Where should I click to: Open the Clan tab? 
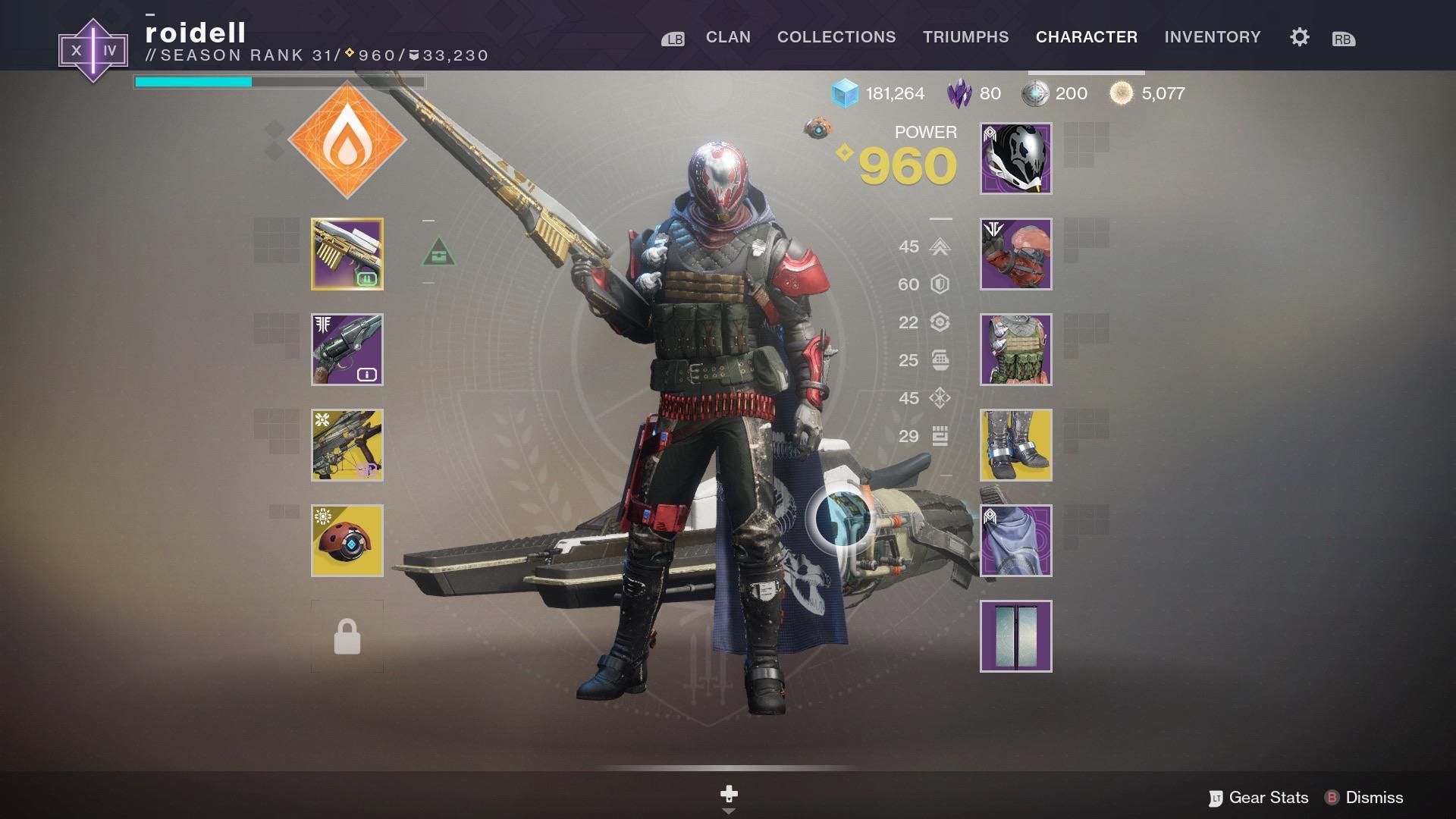pyautogui.click(x=728, y=37)
